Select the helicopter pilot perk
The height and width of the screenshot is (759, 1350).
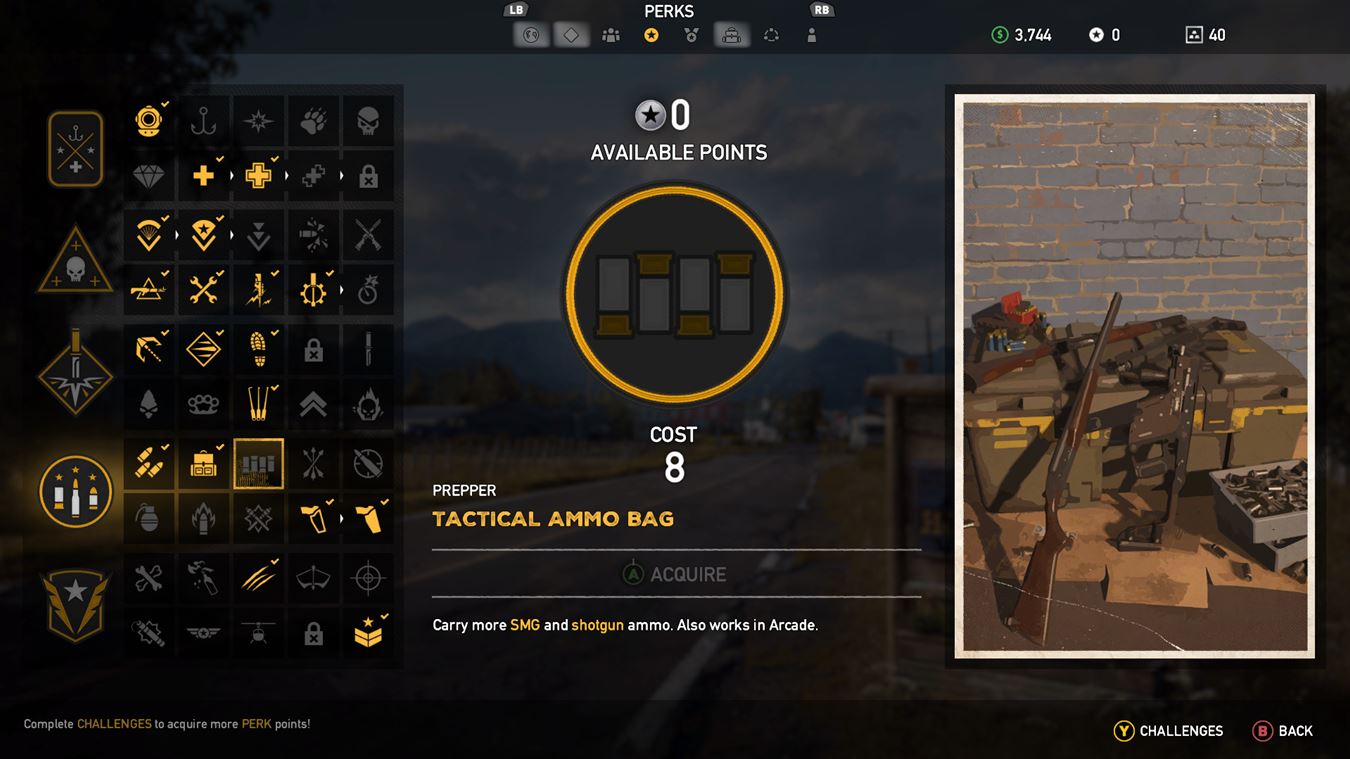point(259,632)
